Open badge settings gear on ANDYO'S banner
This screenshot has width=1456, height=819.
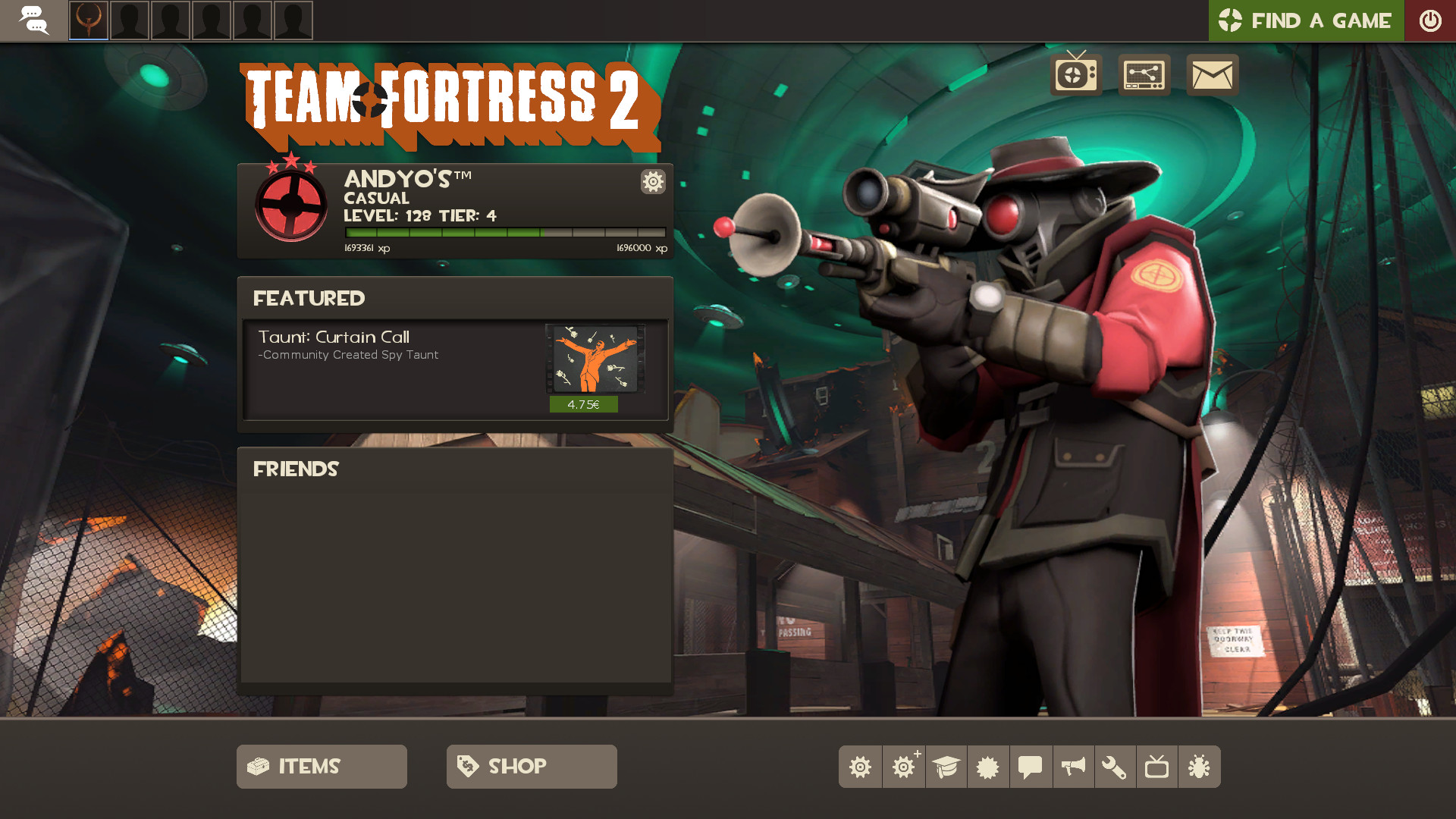click(x=652, y=182)
